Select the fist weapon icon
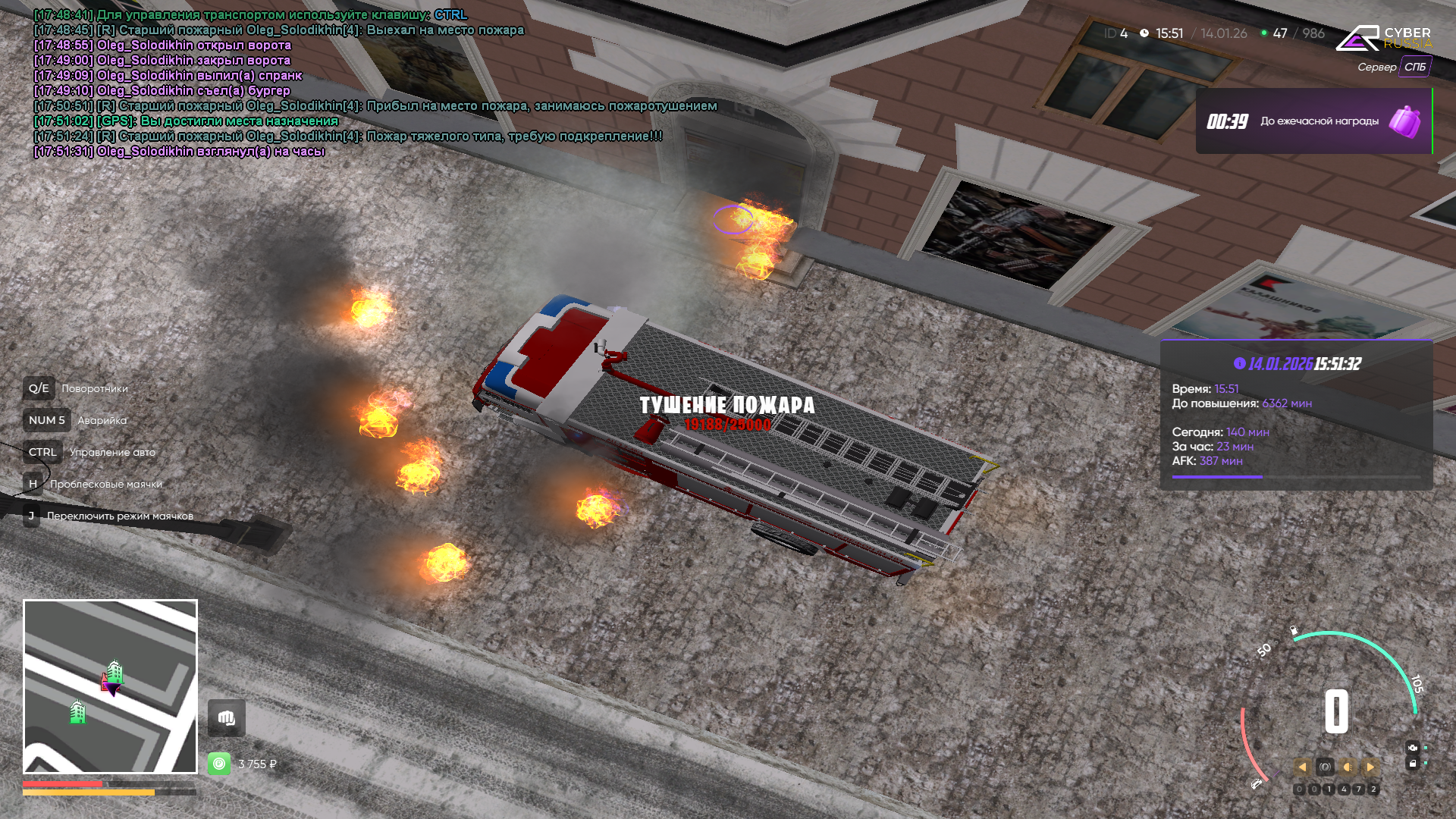Image resolution: width=1456 pixels, height=819 pixels. tap(227, 718)
